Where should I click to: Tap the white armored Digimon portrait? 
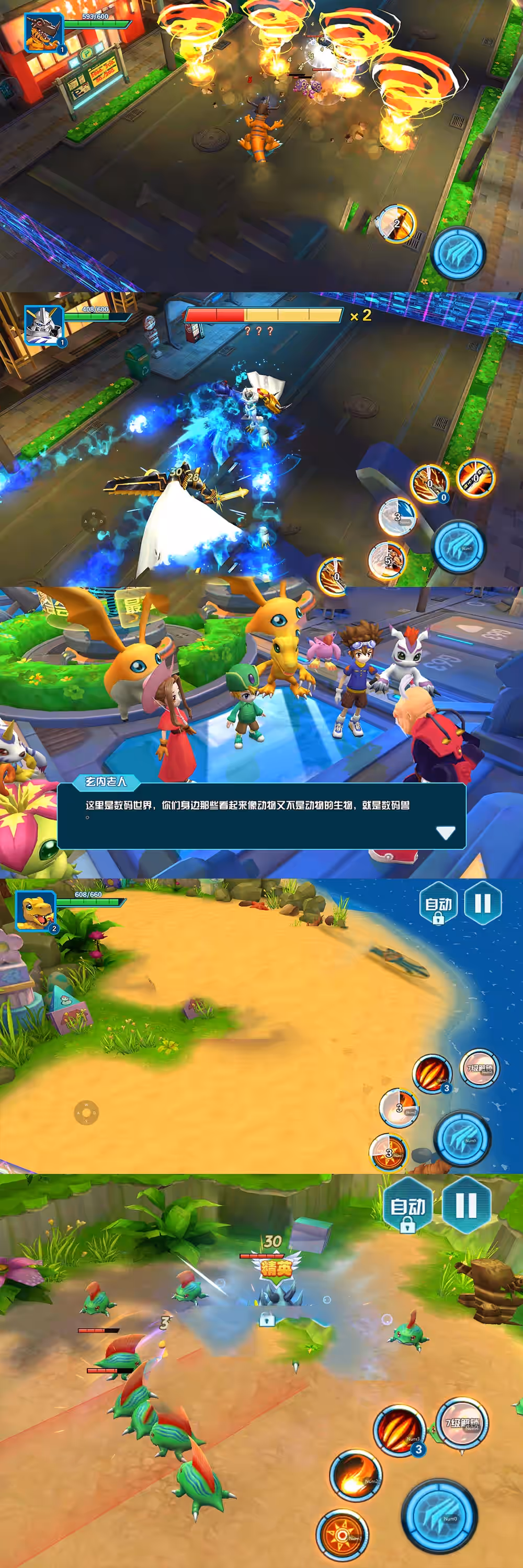click(x=43, y=325)
